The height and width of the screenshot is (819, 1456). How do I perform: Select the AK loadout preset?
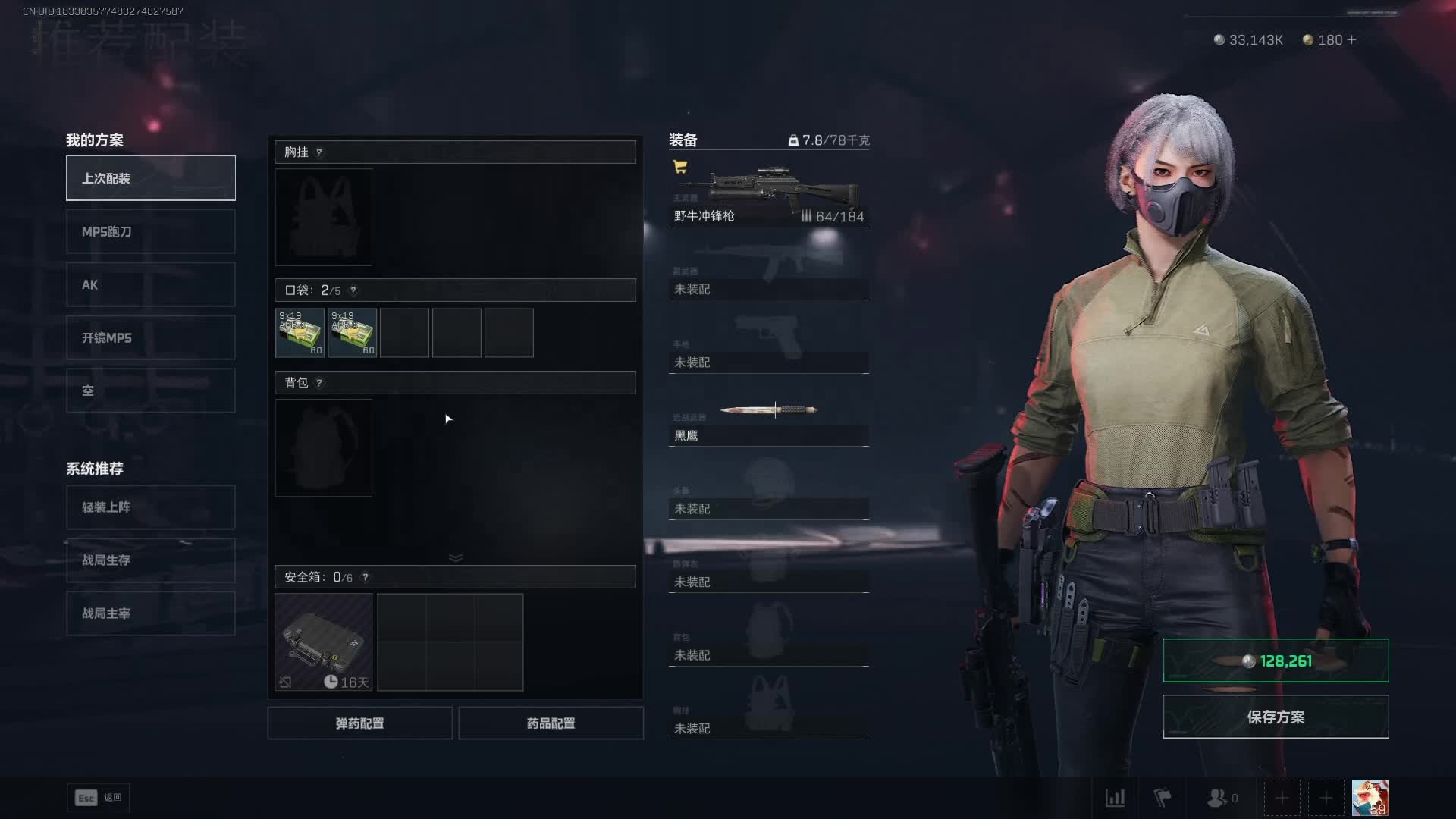point(150,284)
